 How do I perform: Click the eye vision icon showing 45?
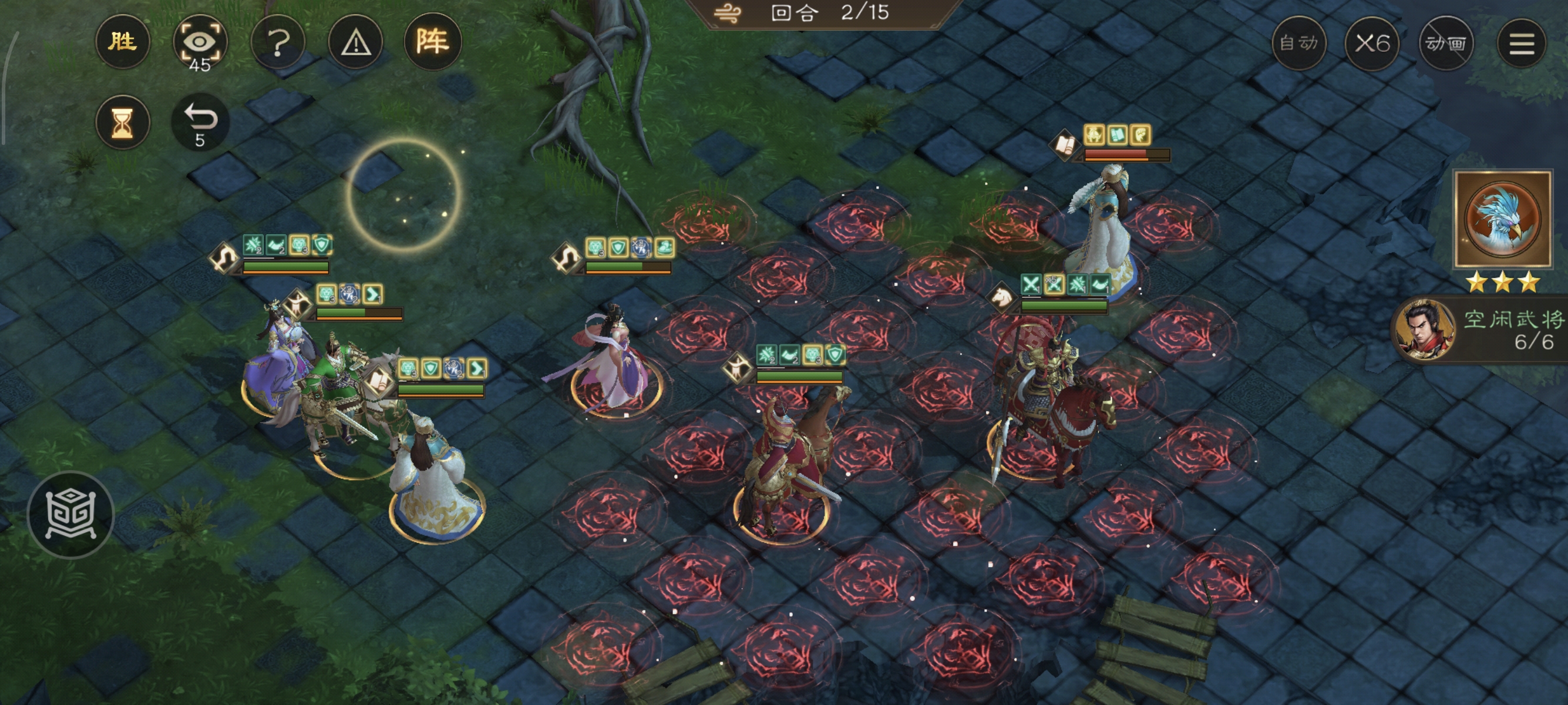[201, 41]
